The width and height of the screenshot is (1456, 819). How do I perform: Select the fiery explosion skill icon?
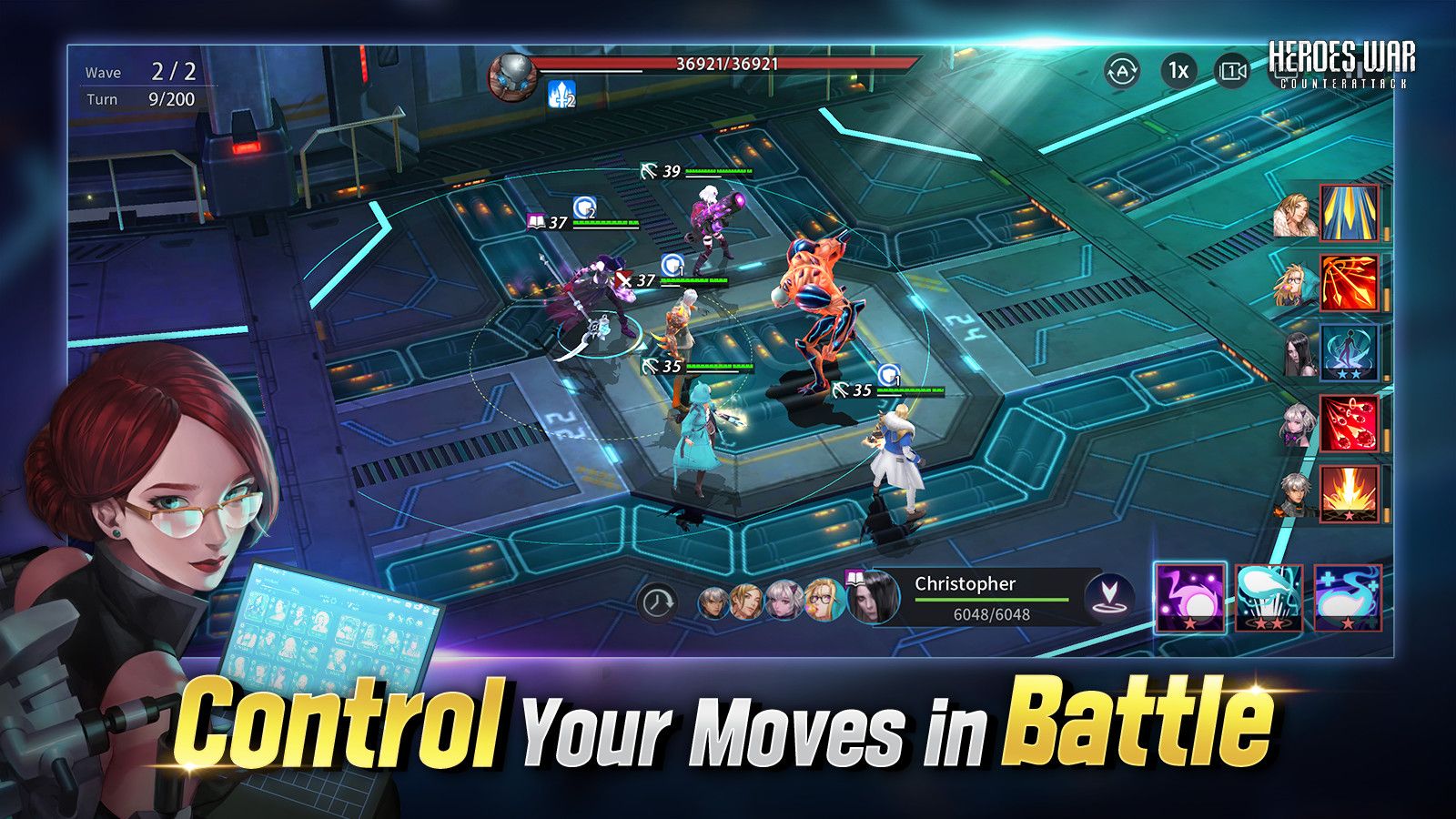(x=1349, y=493)
